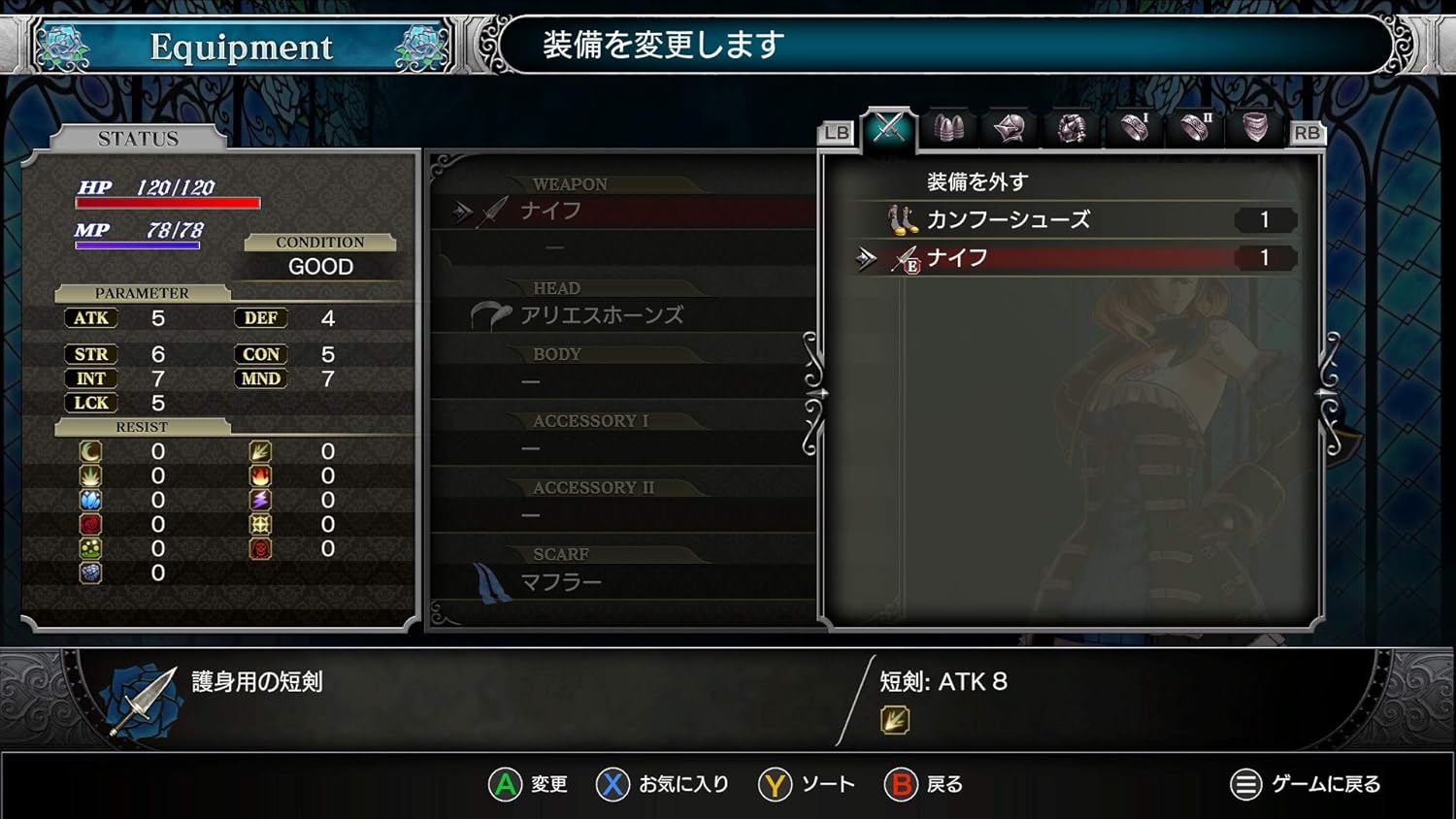This screenshot has width=1456, height=819.
Task: Open the helmet Head equipment category icon
Action: click(x=1009, y=127)
